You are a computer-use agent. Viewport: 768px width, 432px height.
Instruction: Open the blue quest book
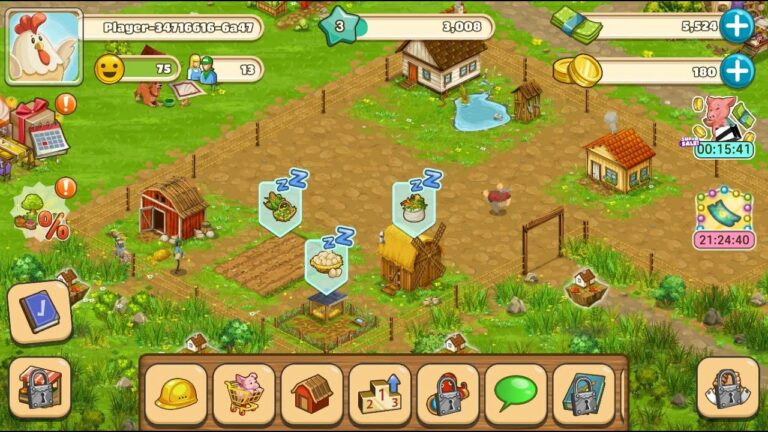(x=39, y=311)
